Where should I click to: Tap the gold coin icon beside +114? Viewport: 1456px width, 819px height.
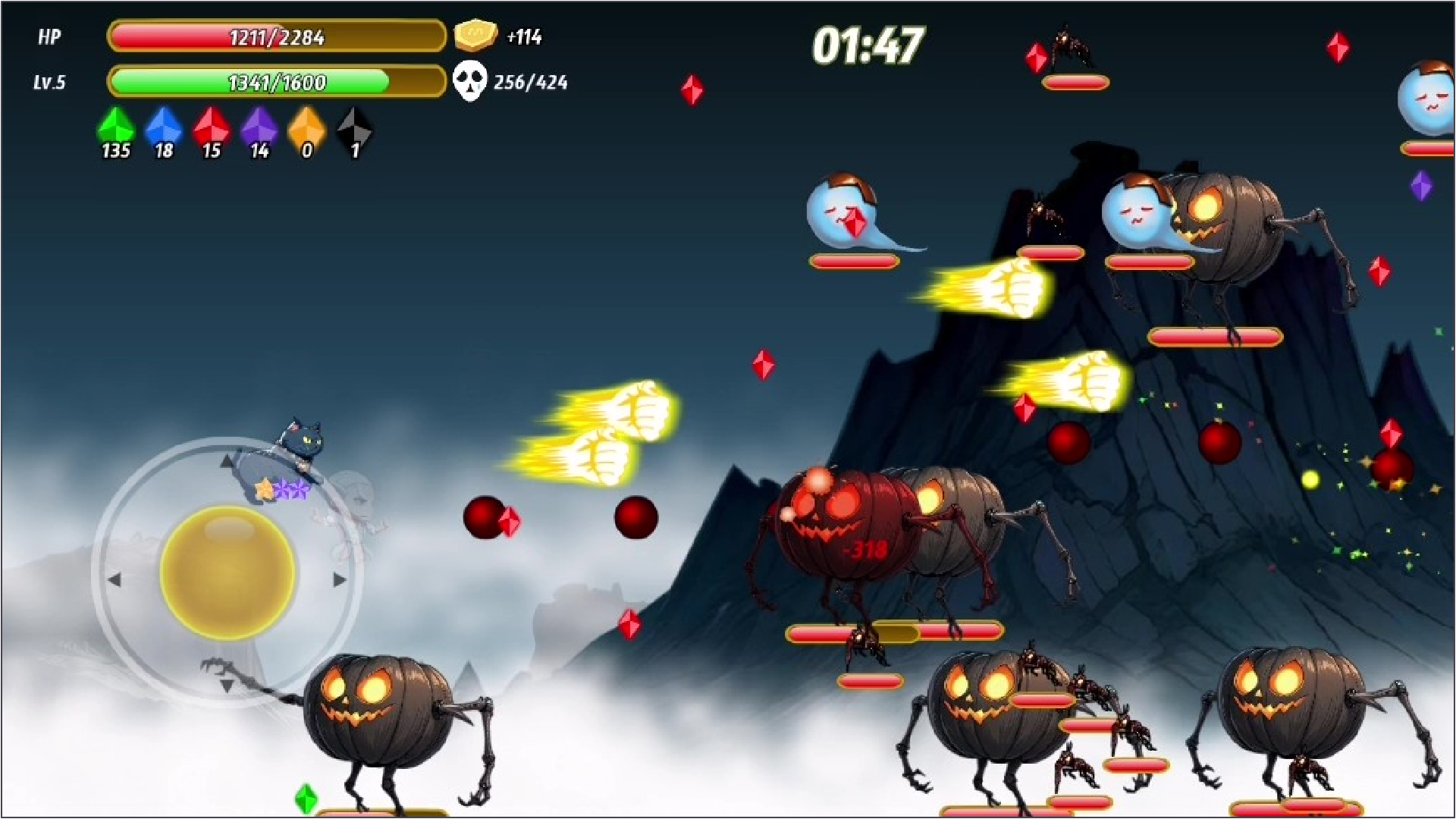(x=474, y=34)
